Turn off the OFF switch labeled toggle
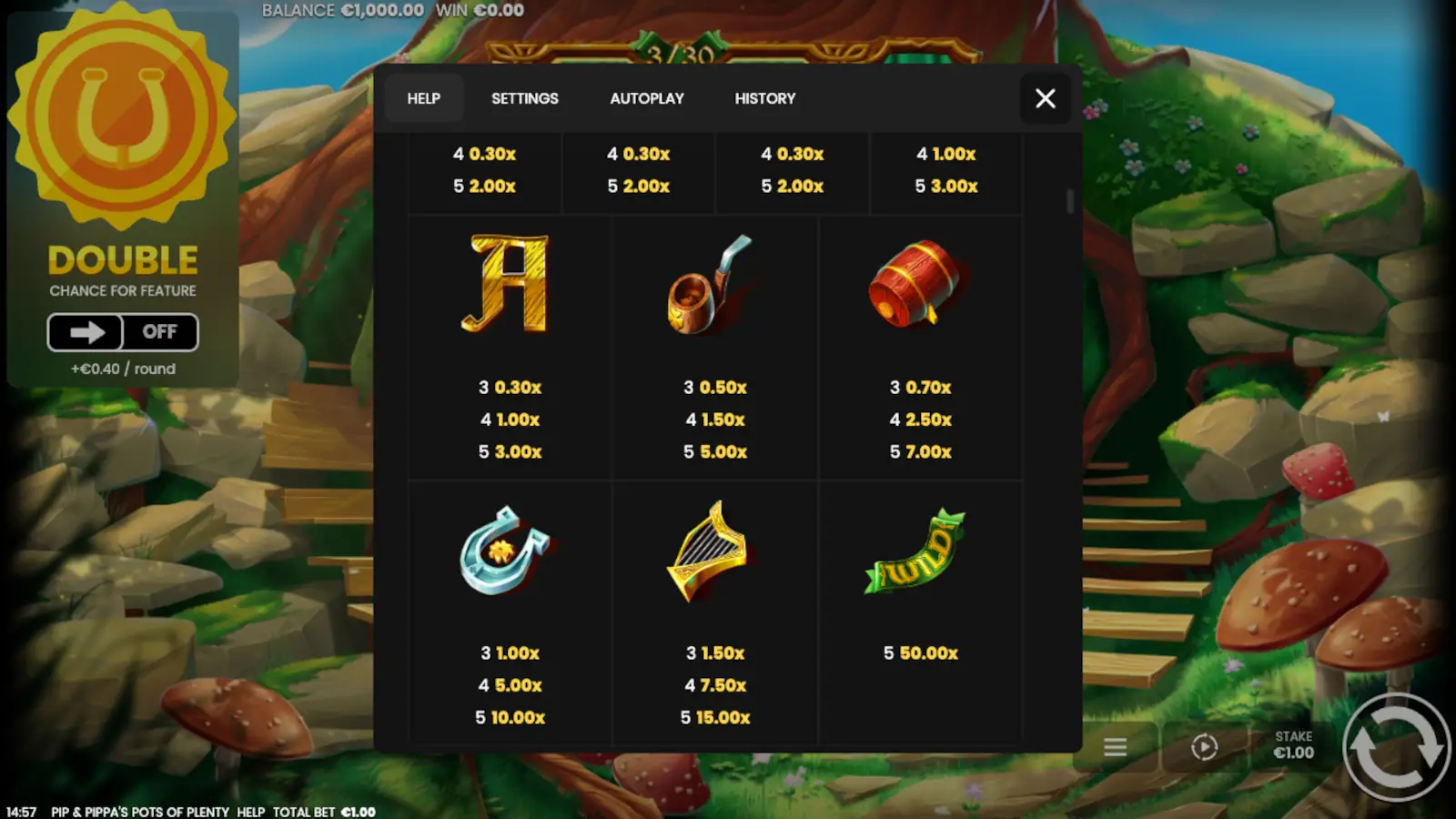This screenshot has height=819, width=1456. click(x=160, y=332)
